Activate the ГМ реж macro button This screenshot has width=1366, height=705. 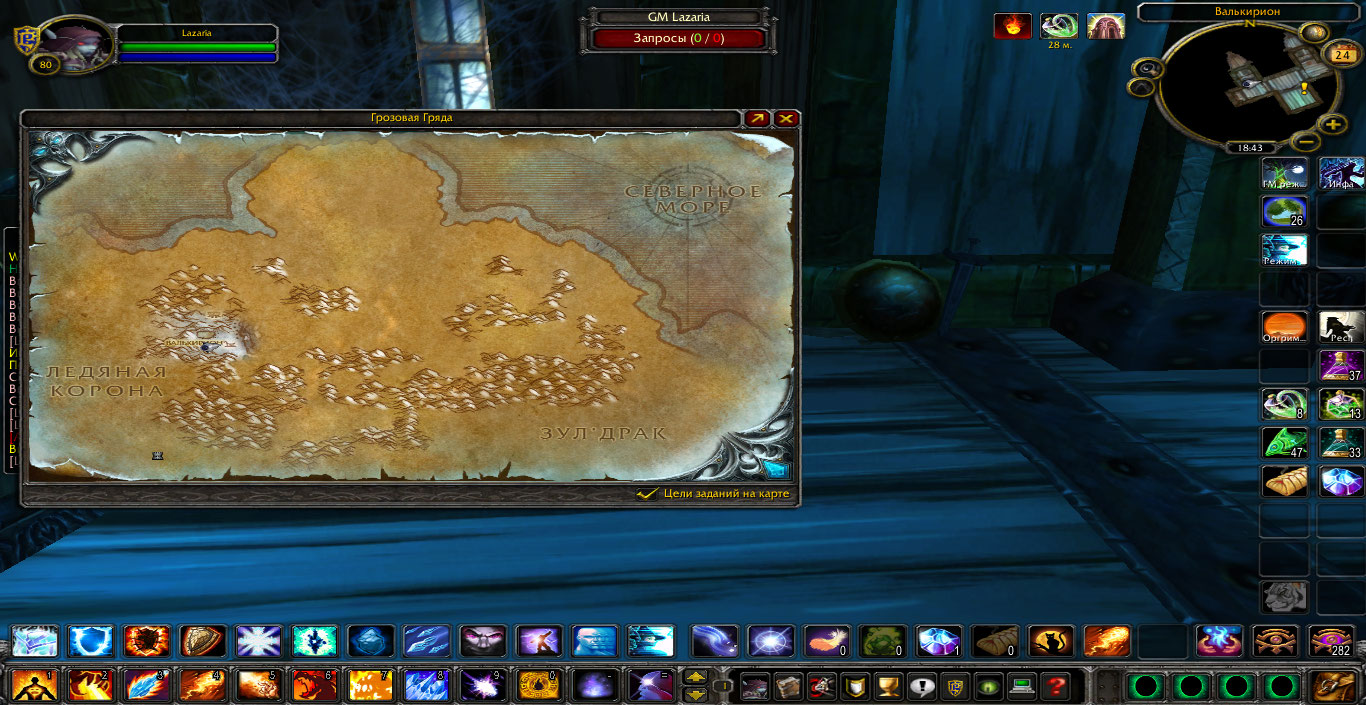pos(1285,173)
